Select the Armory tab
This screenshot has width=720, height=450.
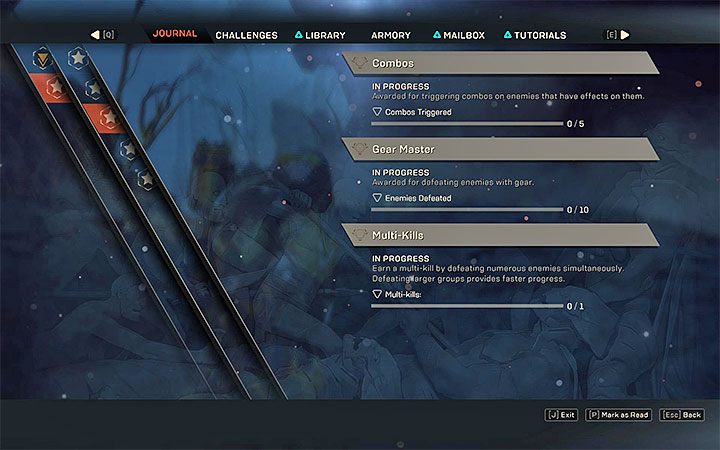click(x=390, y=35)
